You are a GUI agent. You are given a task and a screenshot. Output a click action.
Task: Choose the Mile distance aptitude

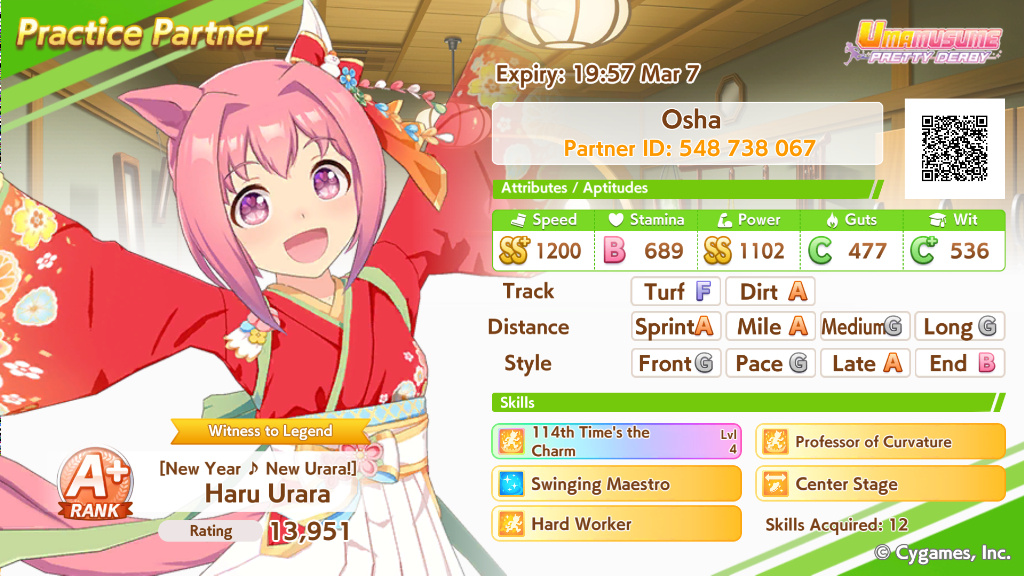[x=770, y=327]
